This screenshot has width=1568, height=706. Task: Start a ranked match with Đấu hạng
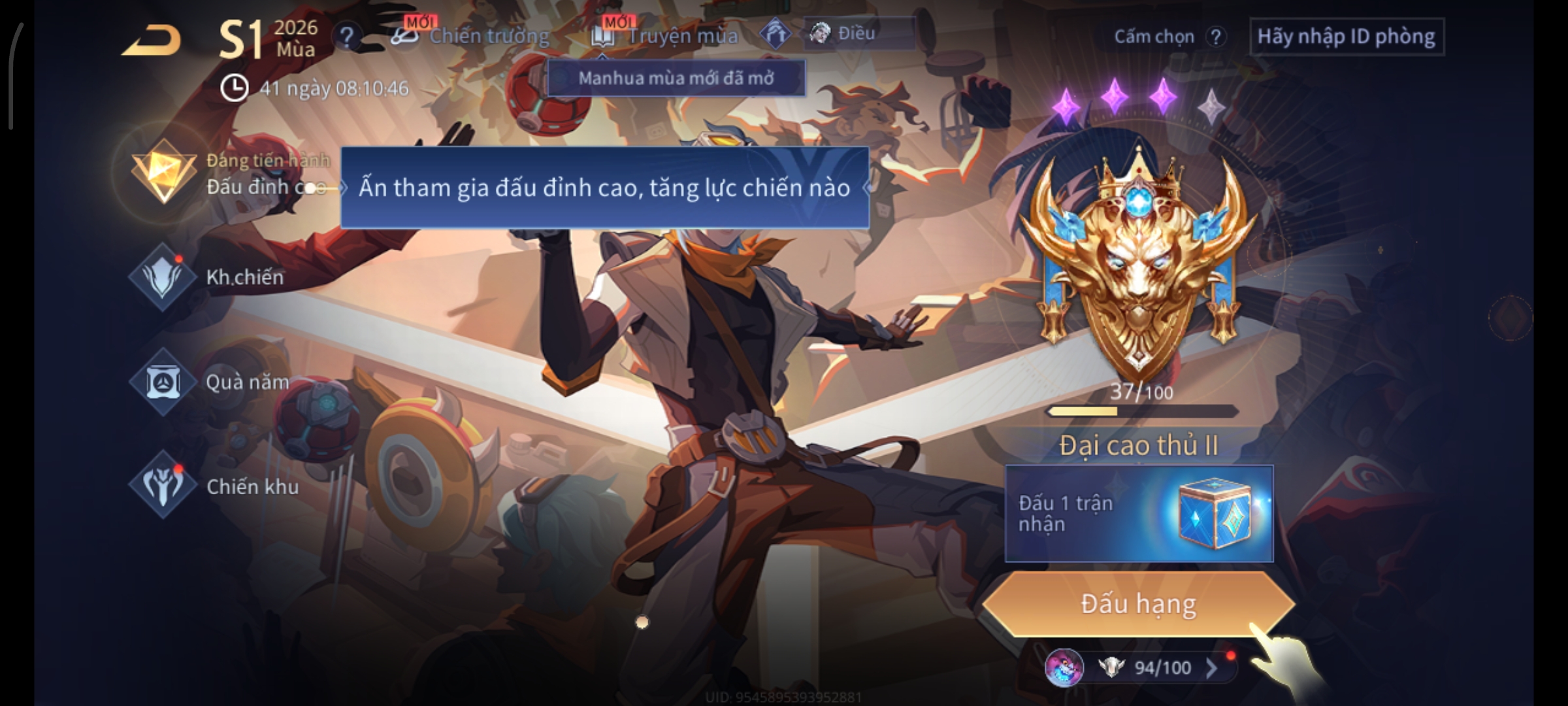pyautogui.click(x=1138, y=604)
